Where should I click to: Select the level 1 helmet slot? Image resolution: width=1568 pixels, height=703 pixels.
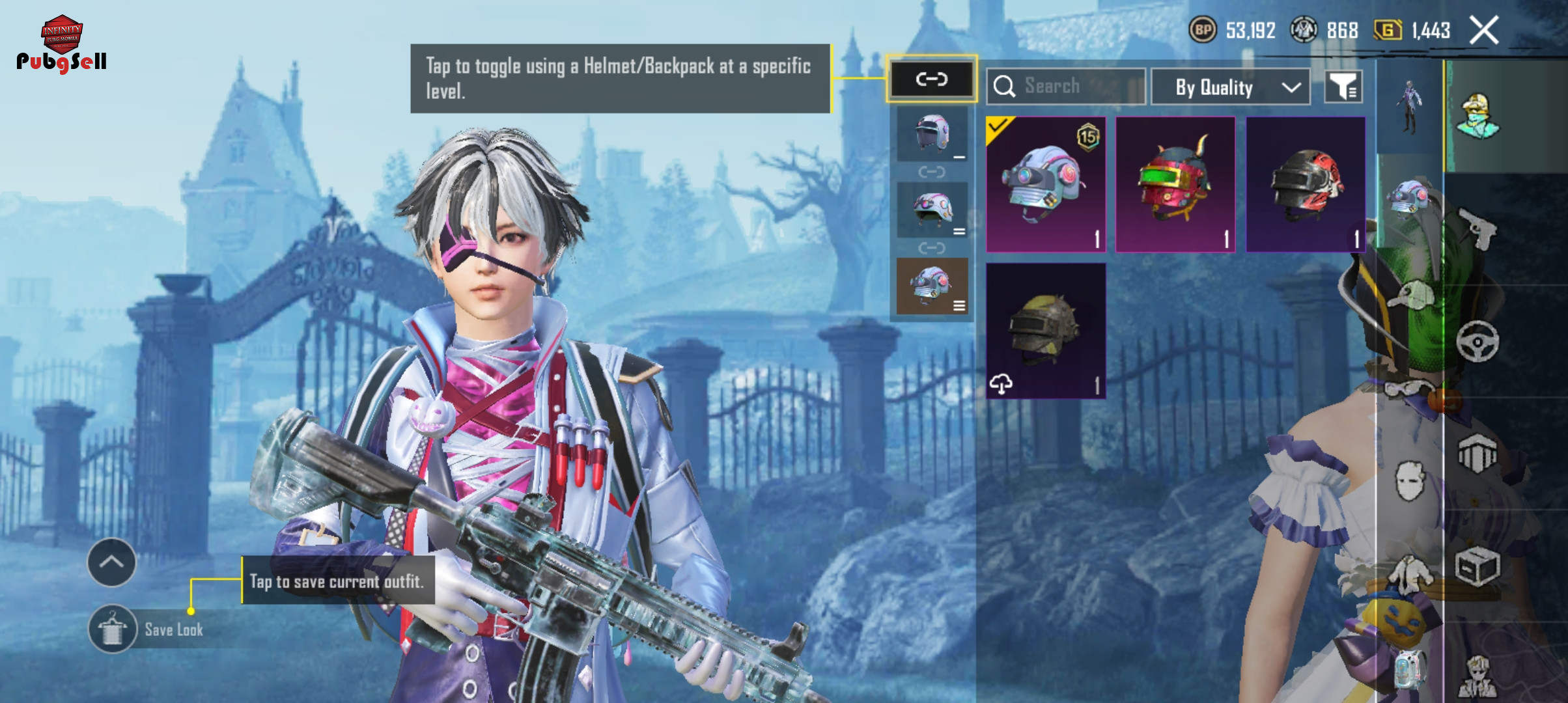click(x=932, y=134)
